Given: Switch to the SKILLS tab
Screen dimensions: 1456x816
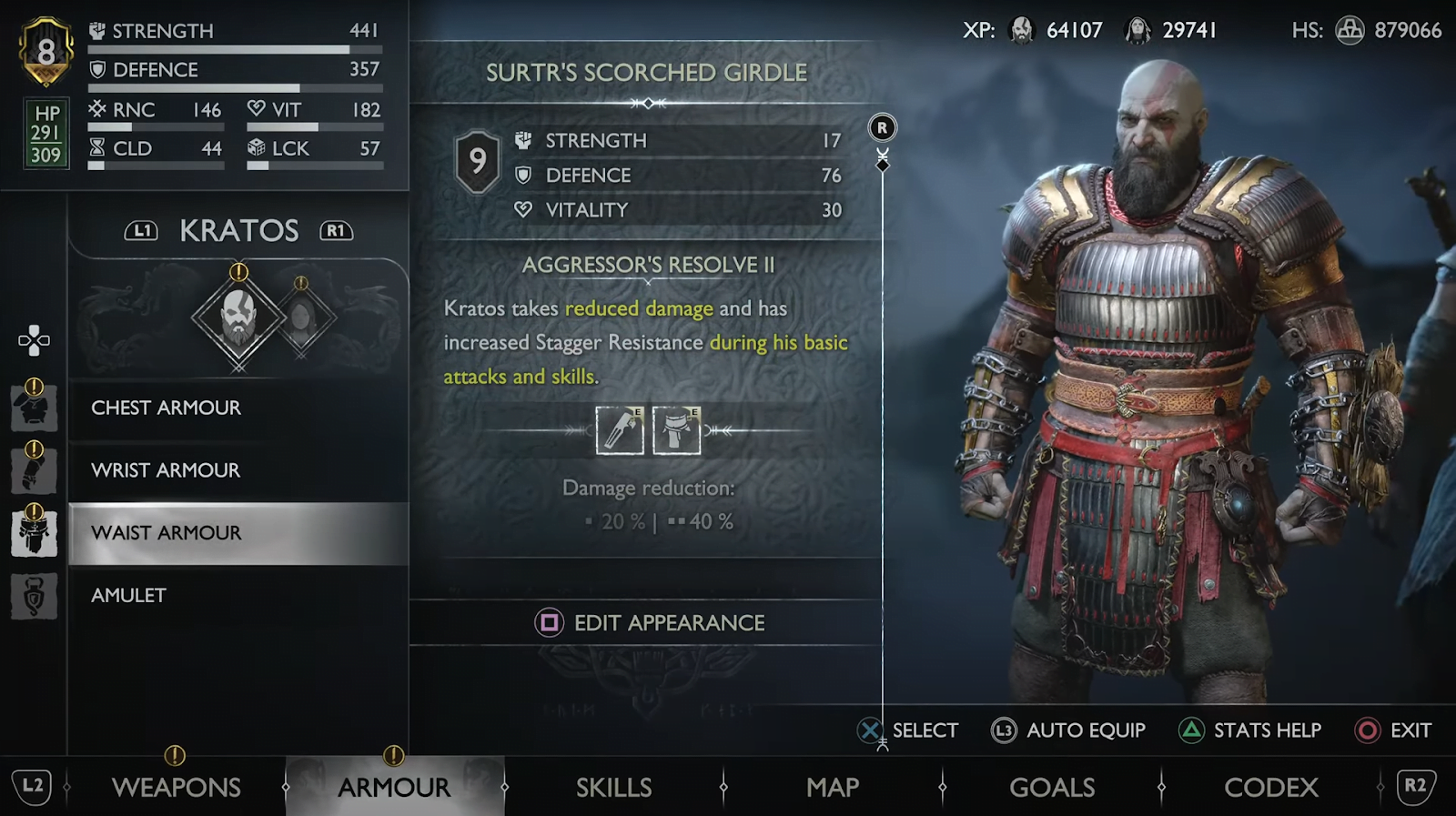Looking at the screenshot, I should coord(614,786).
